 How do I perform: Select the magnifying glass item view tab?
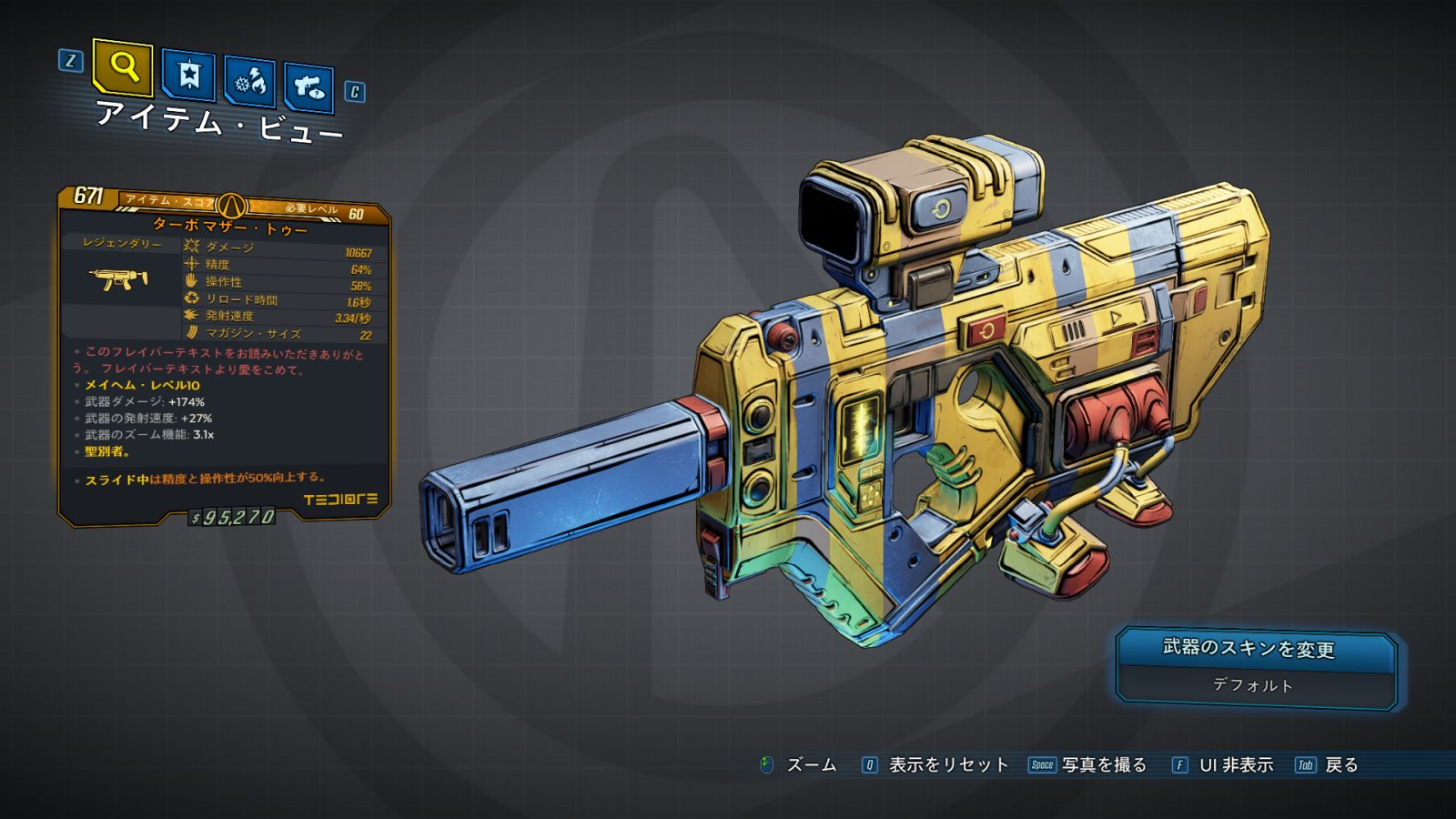[123, 66]
